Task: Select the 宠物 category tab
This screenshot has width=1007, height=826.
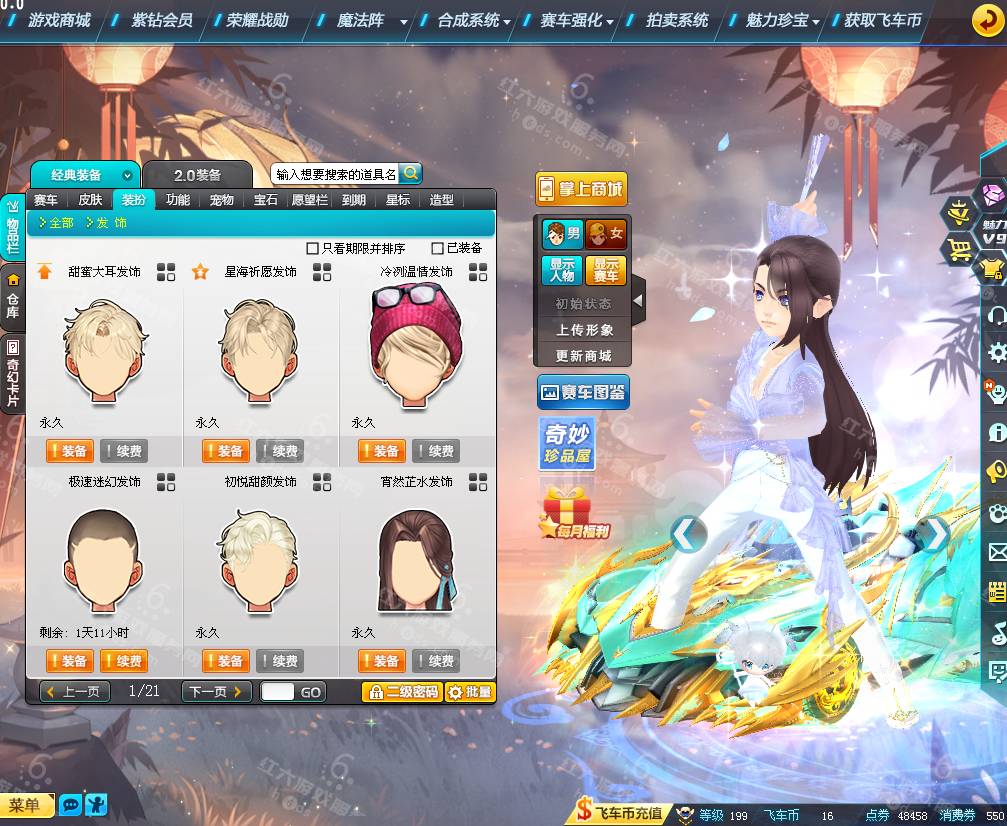Action: tap(221, 200)
